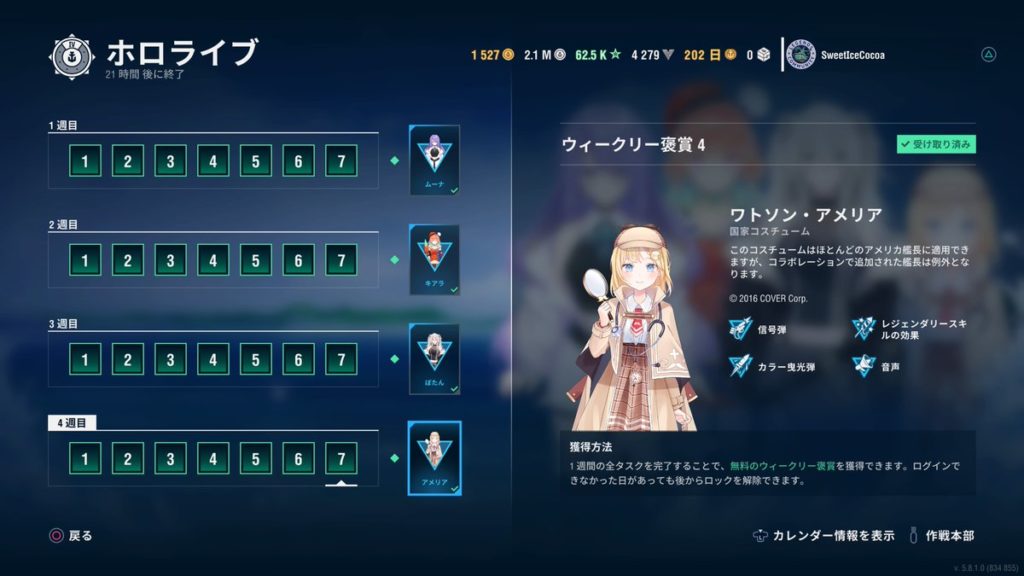Select day 7 tile in 4週目 row
This screenshot has width=1024, height=576.
341,458
